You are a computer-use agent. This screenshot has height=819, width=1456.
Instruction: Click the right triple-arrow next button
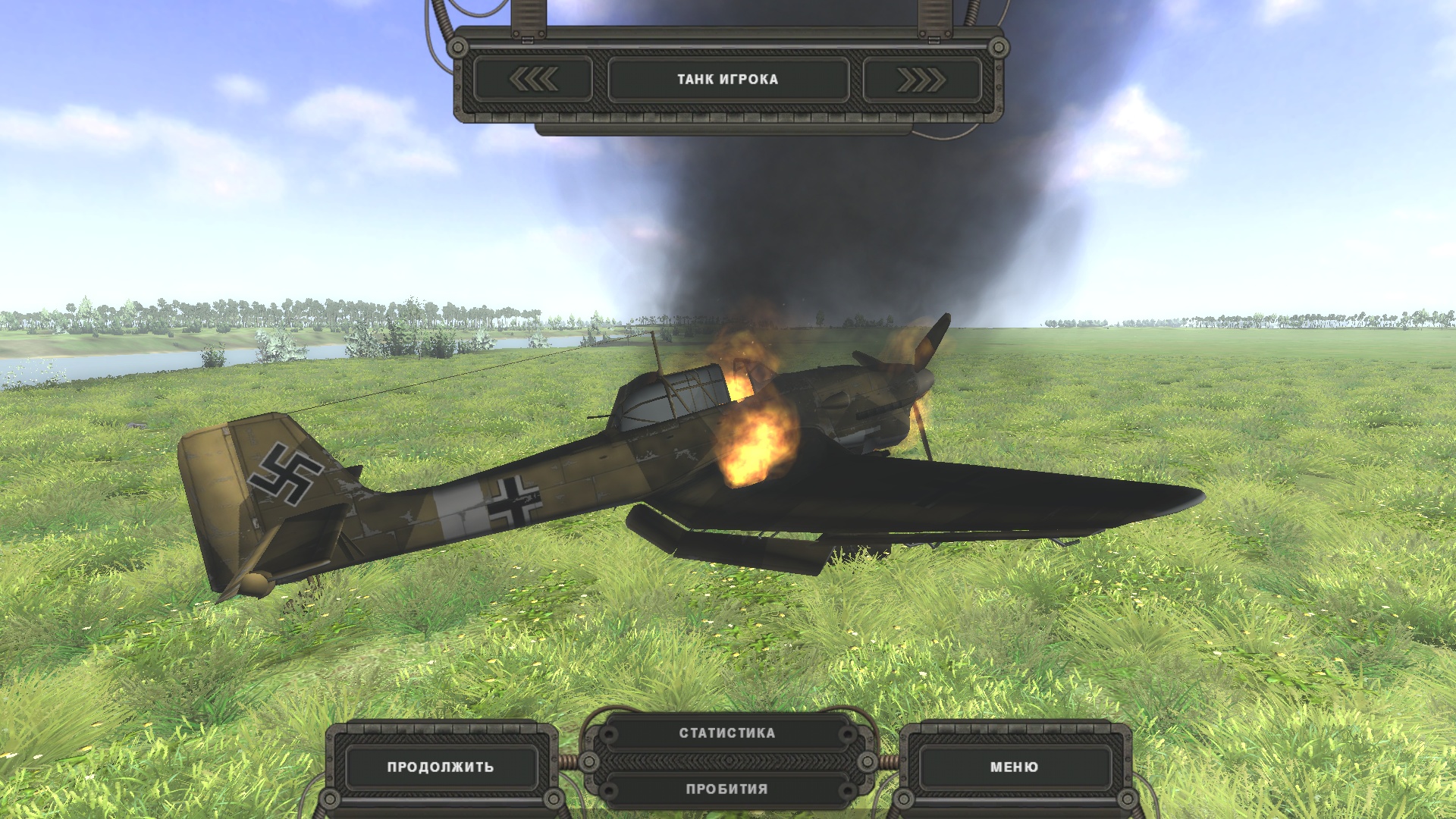[921, 79]
